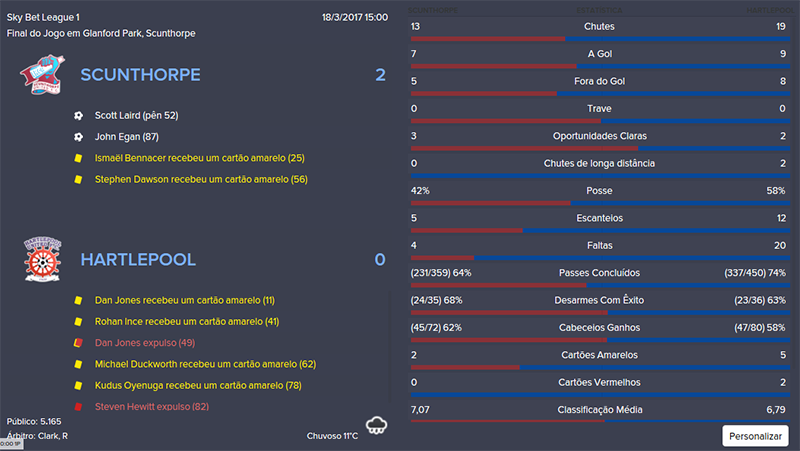Open referee Clark, R profile

(x=51, y=436)
